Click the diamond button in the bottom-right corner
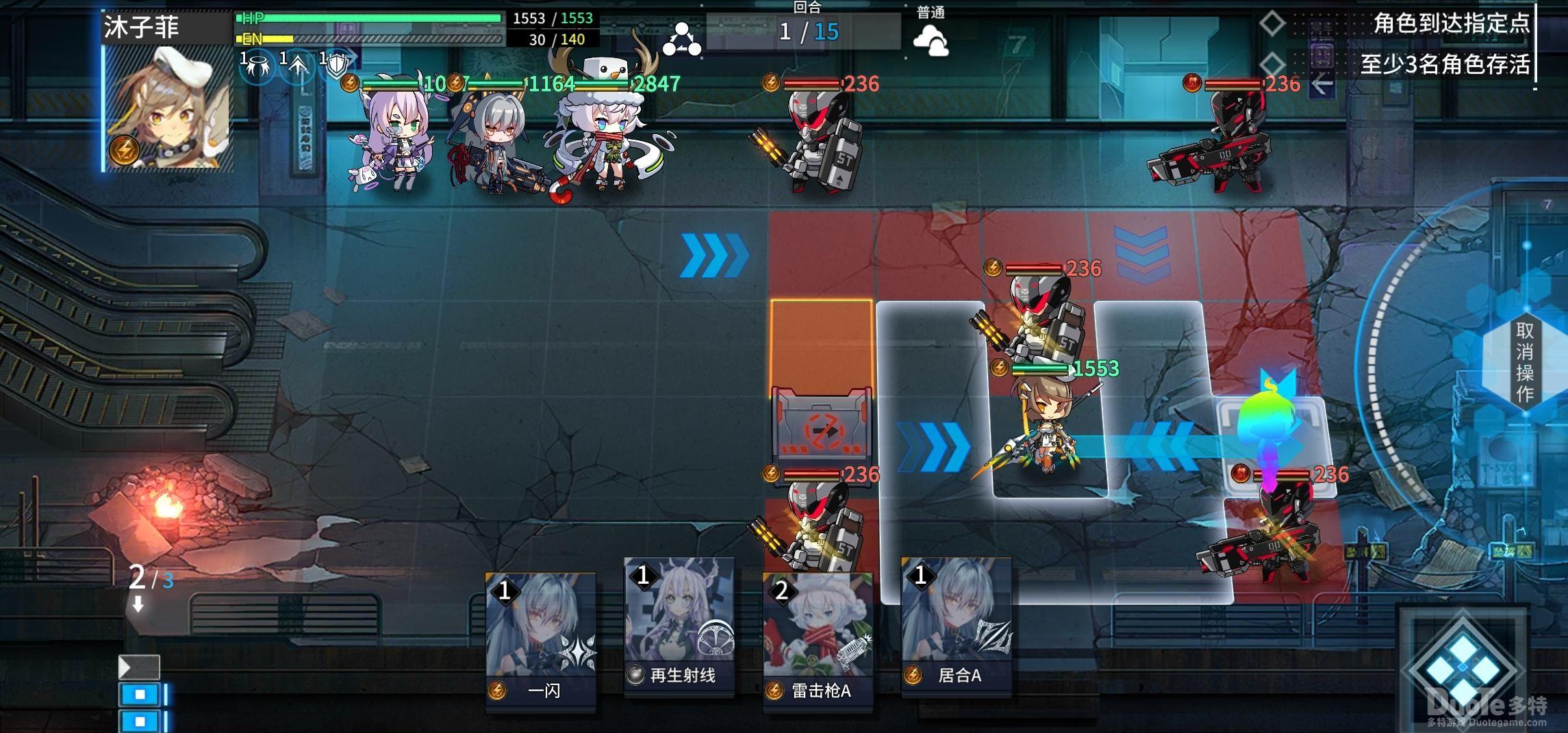The height and width of the screenshot is (733, 1568). pyautogui.click(x=1463, y=667)
